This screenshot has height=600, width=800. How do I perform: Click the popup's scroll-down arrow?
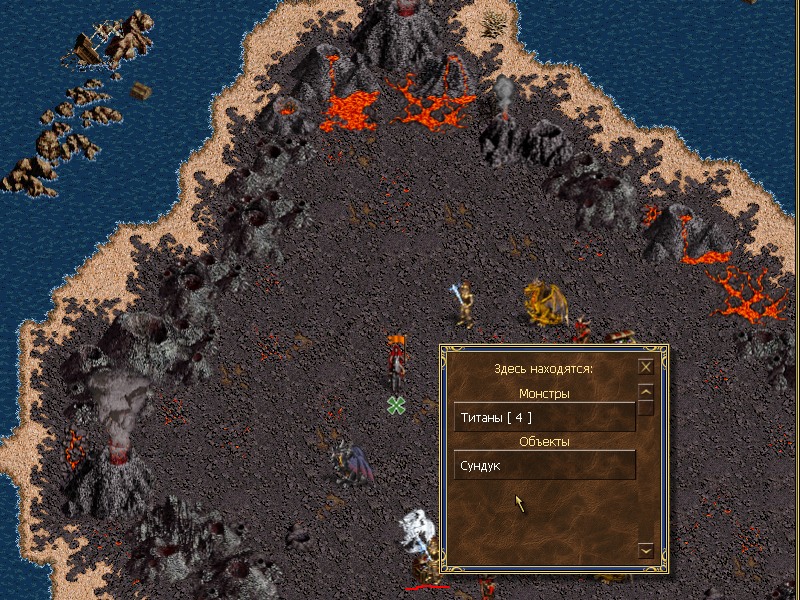point(646,550)
